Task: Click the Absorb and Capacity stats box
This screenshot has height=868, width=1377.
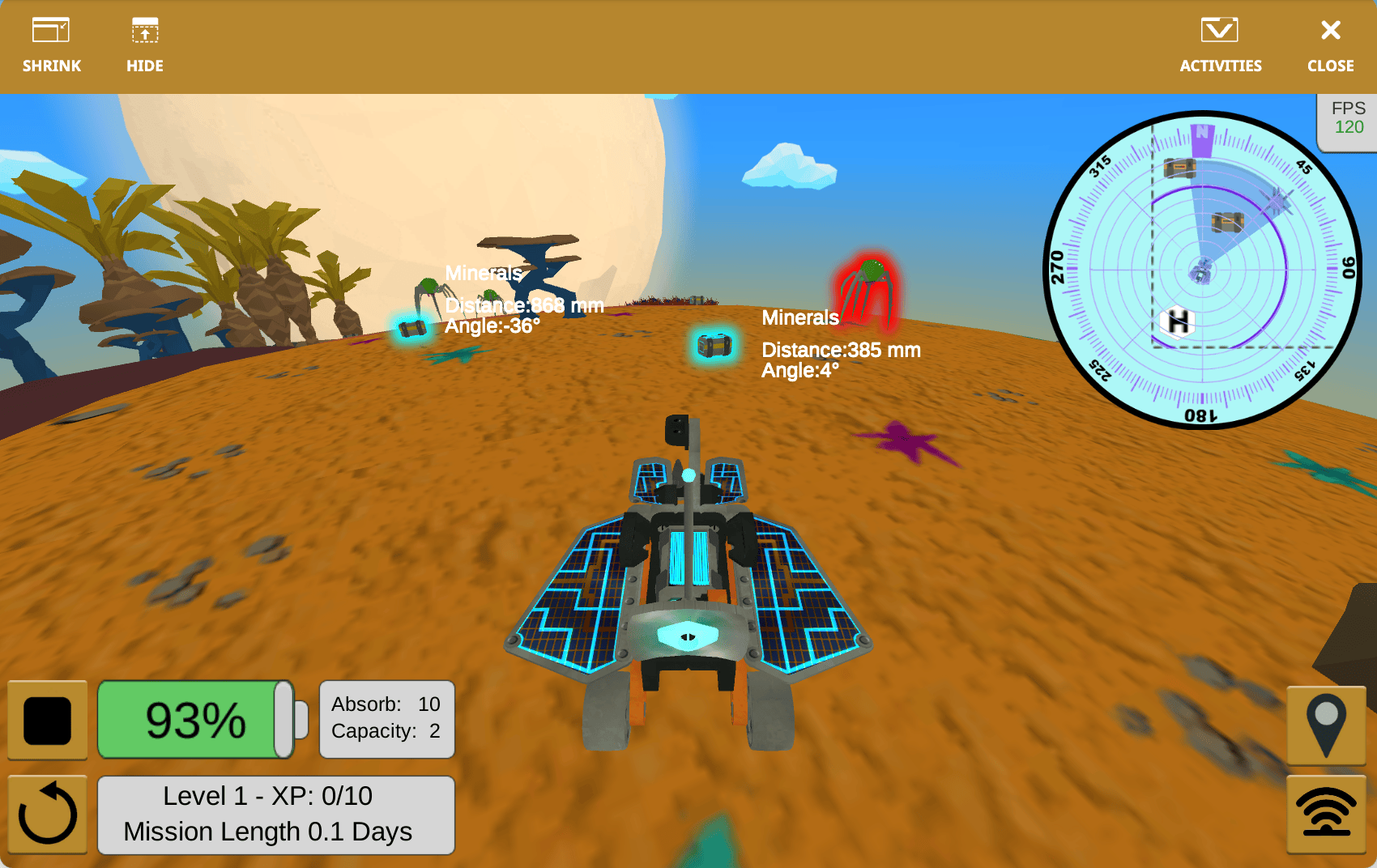Action: 386,719
